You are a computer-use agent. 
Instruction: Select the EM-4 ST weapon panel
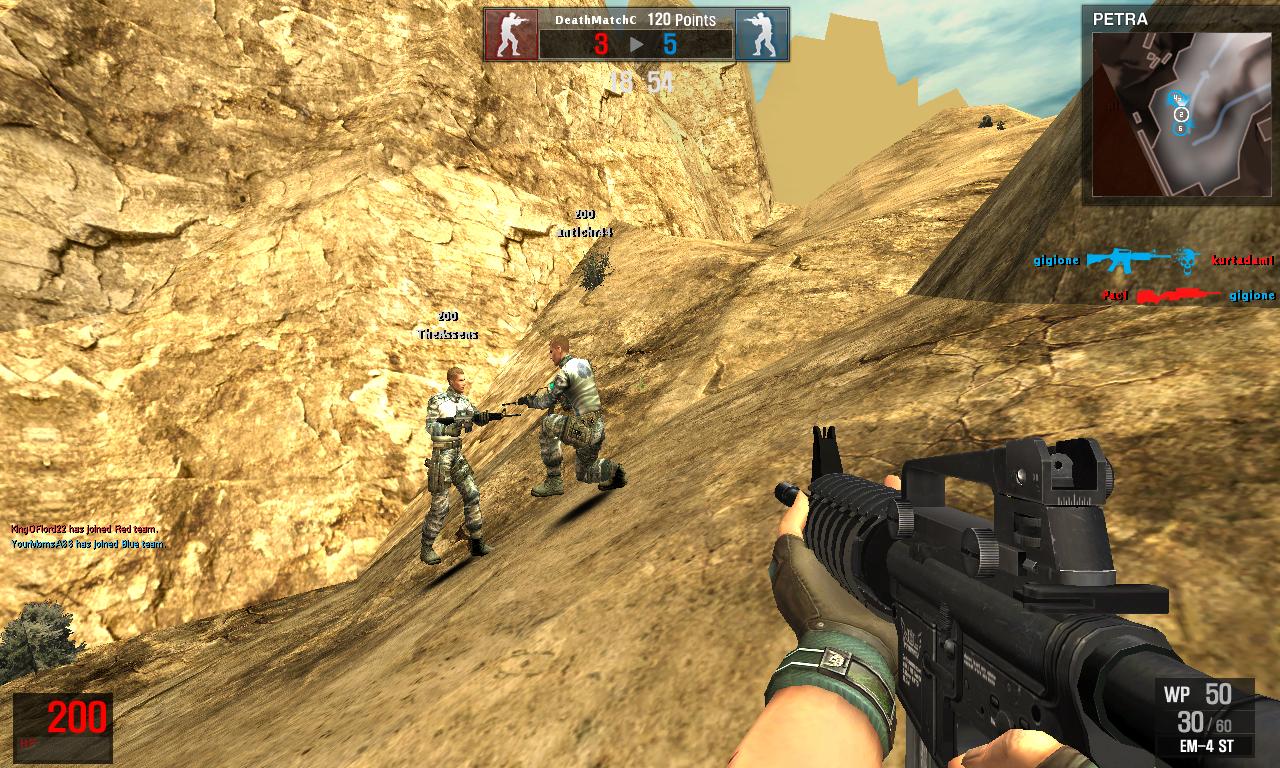(x=1204, y=718)
